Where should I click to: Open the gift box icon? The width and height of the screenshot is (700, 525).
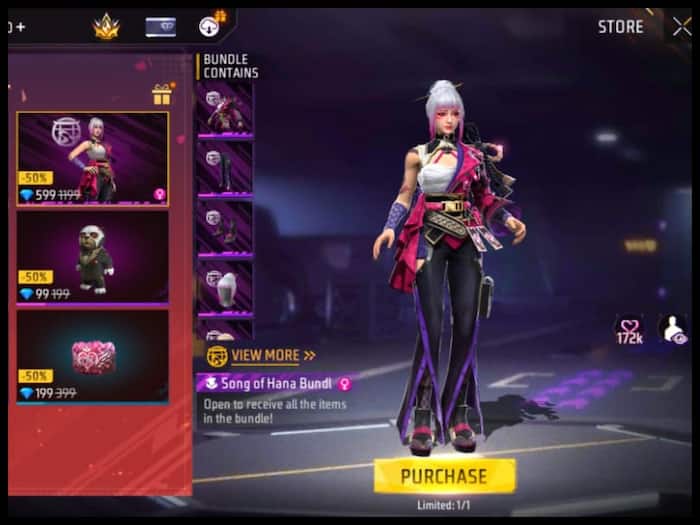point(161,95)
